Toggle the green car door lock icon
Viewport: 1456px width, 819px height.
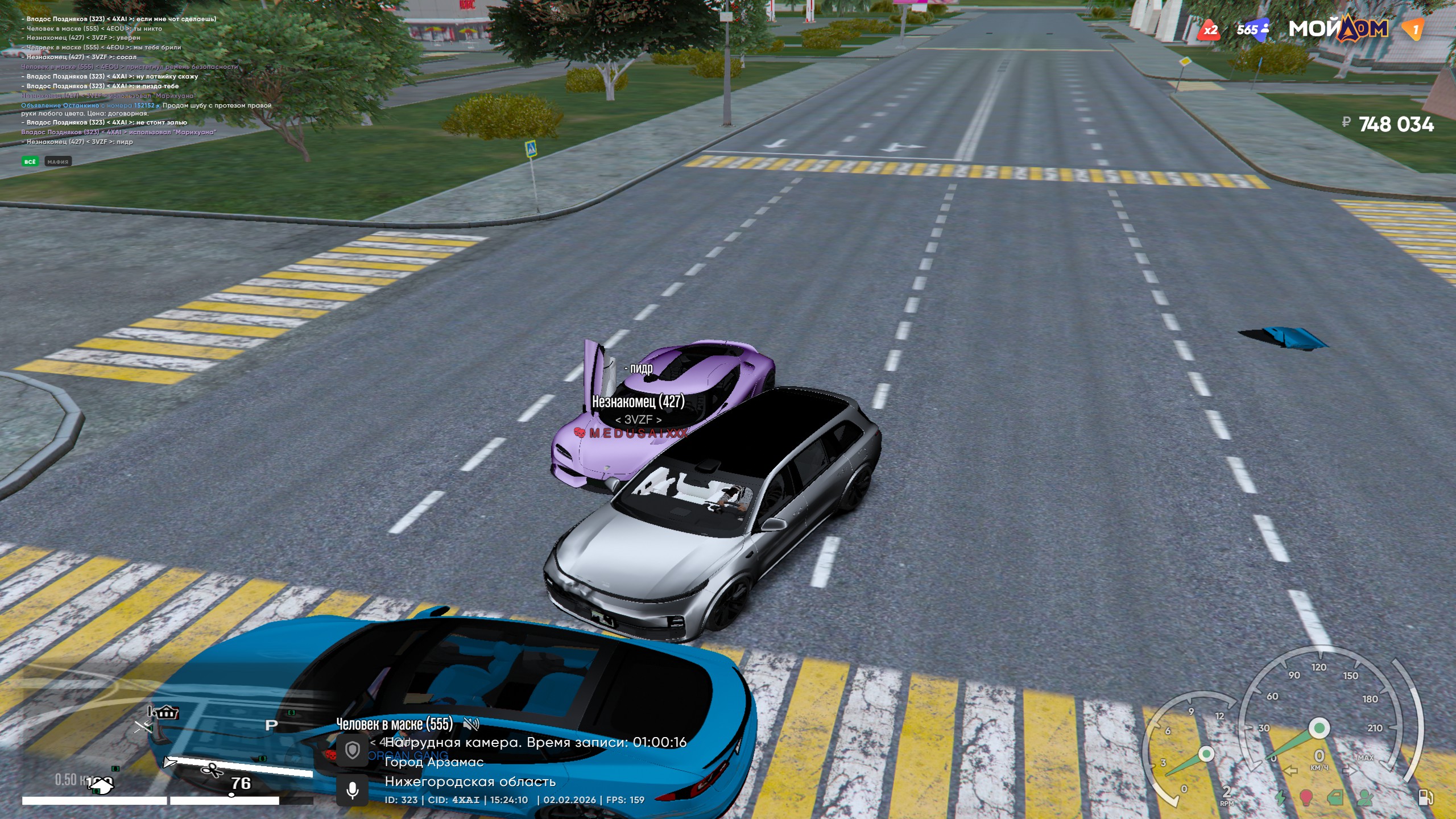[x=1334, y=797]
